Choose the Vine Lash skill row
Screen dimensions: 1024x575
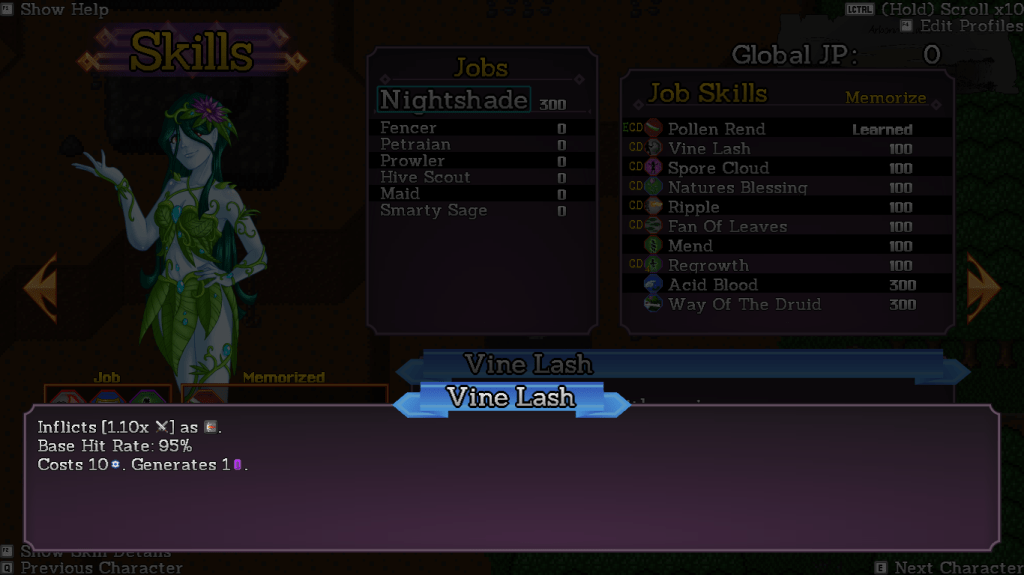pyautogui.click(x=708, y=148)
